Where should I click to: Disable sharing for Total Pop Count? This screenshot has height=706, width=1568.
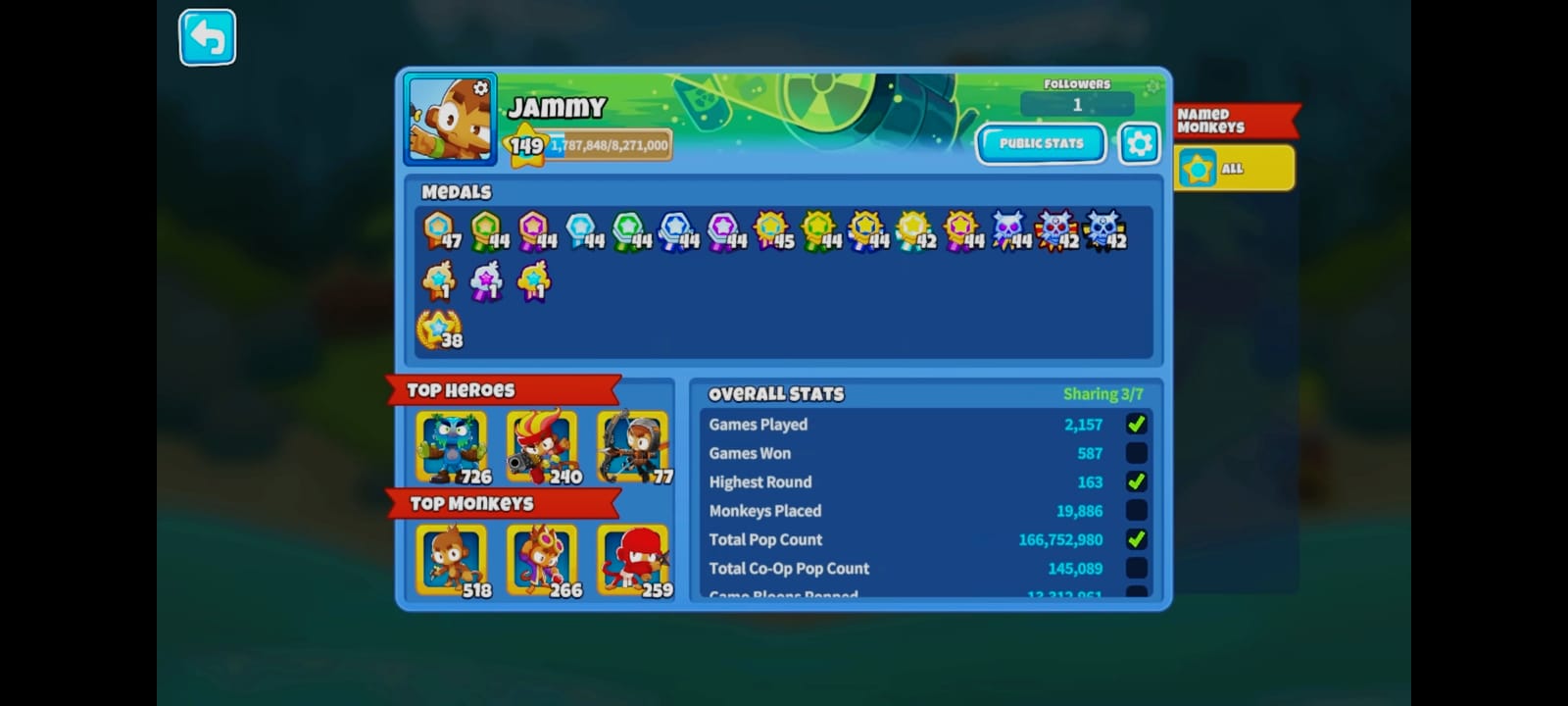[1137, 538]
